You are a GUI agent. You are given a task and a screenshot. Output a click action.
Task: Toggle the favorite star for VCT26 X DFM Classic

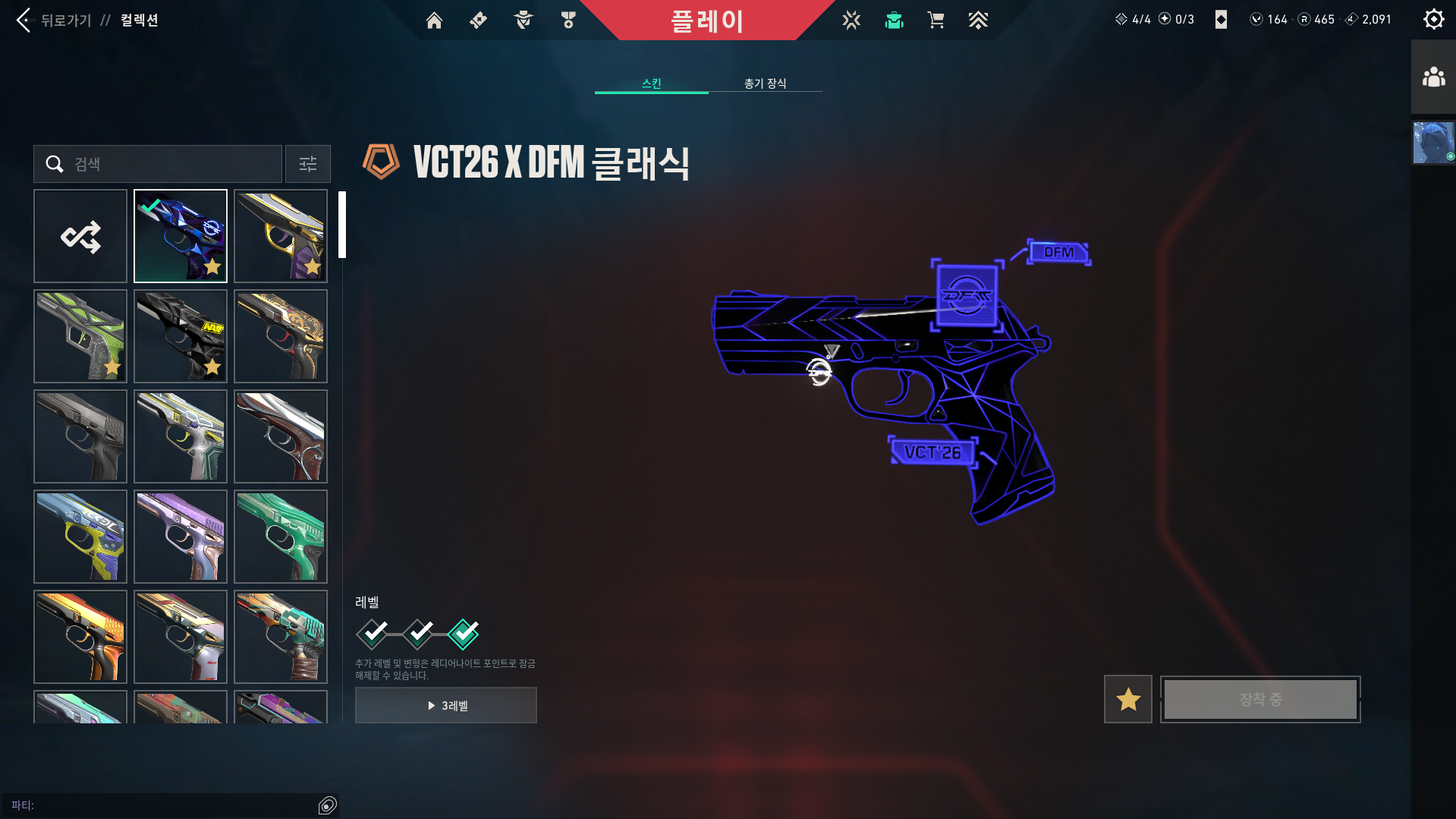pos(1127,699)
